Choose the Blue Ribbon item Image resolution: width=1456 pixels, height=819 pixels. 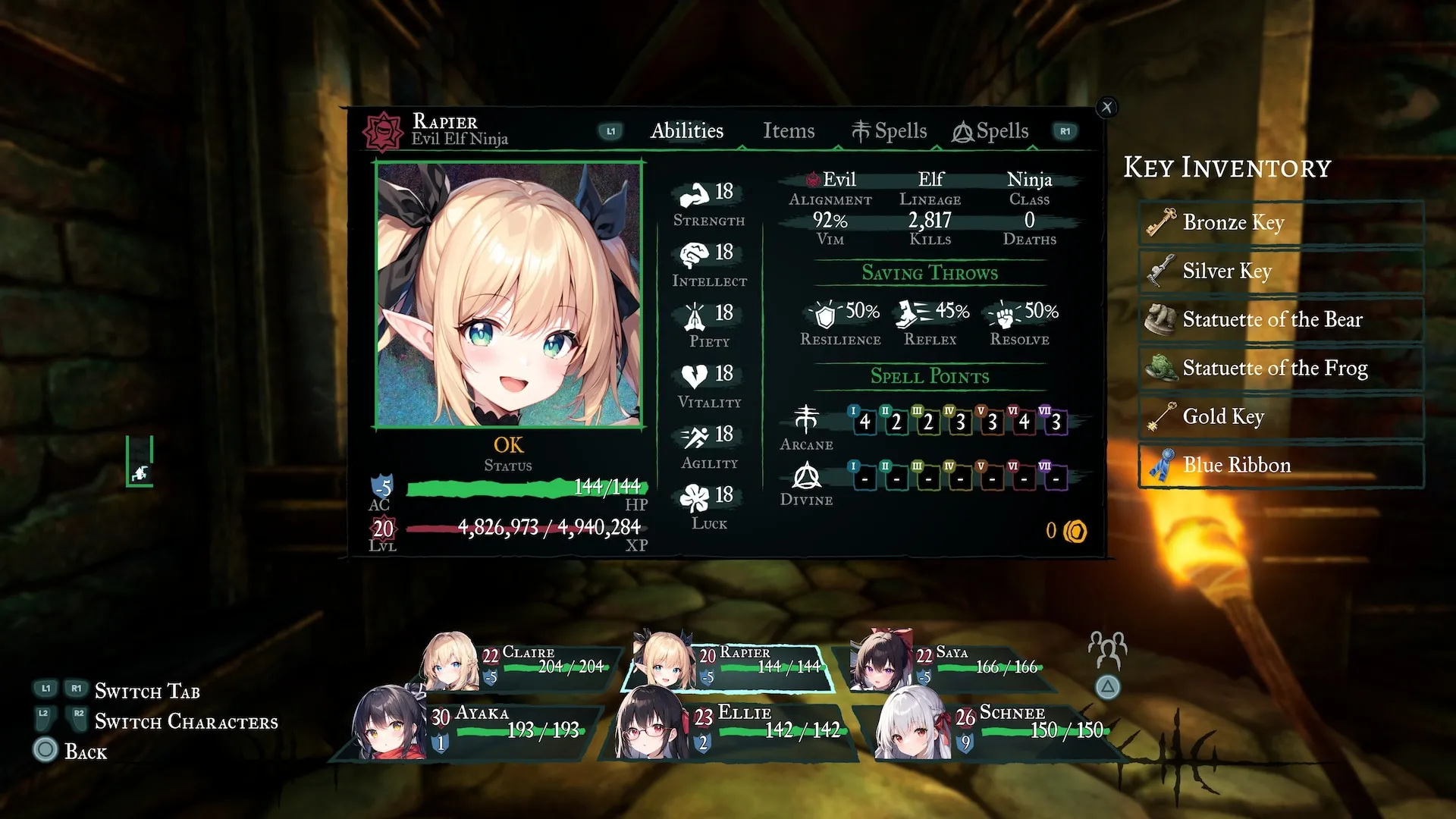1281,465
